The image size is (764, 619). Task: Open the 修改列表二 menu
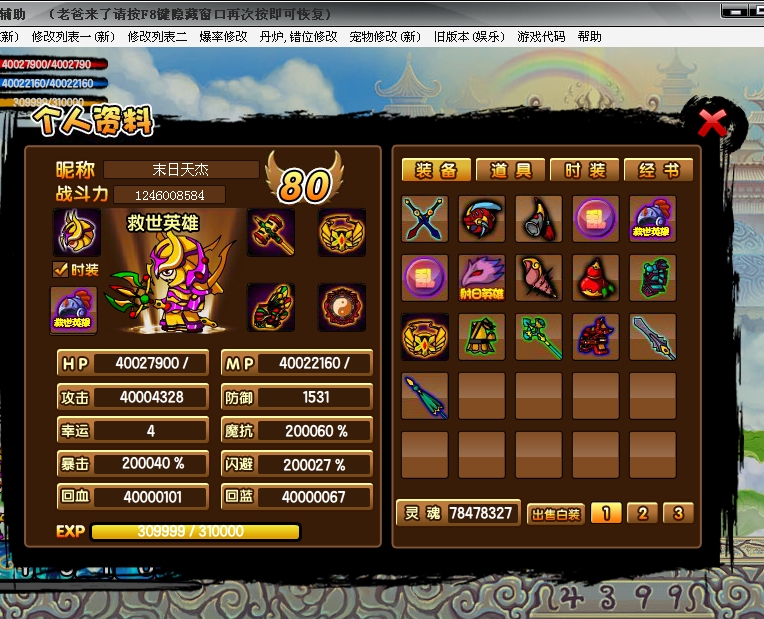(x=157, y=36)
